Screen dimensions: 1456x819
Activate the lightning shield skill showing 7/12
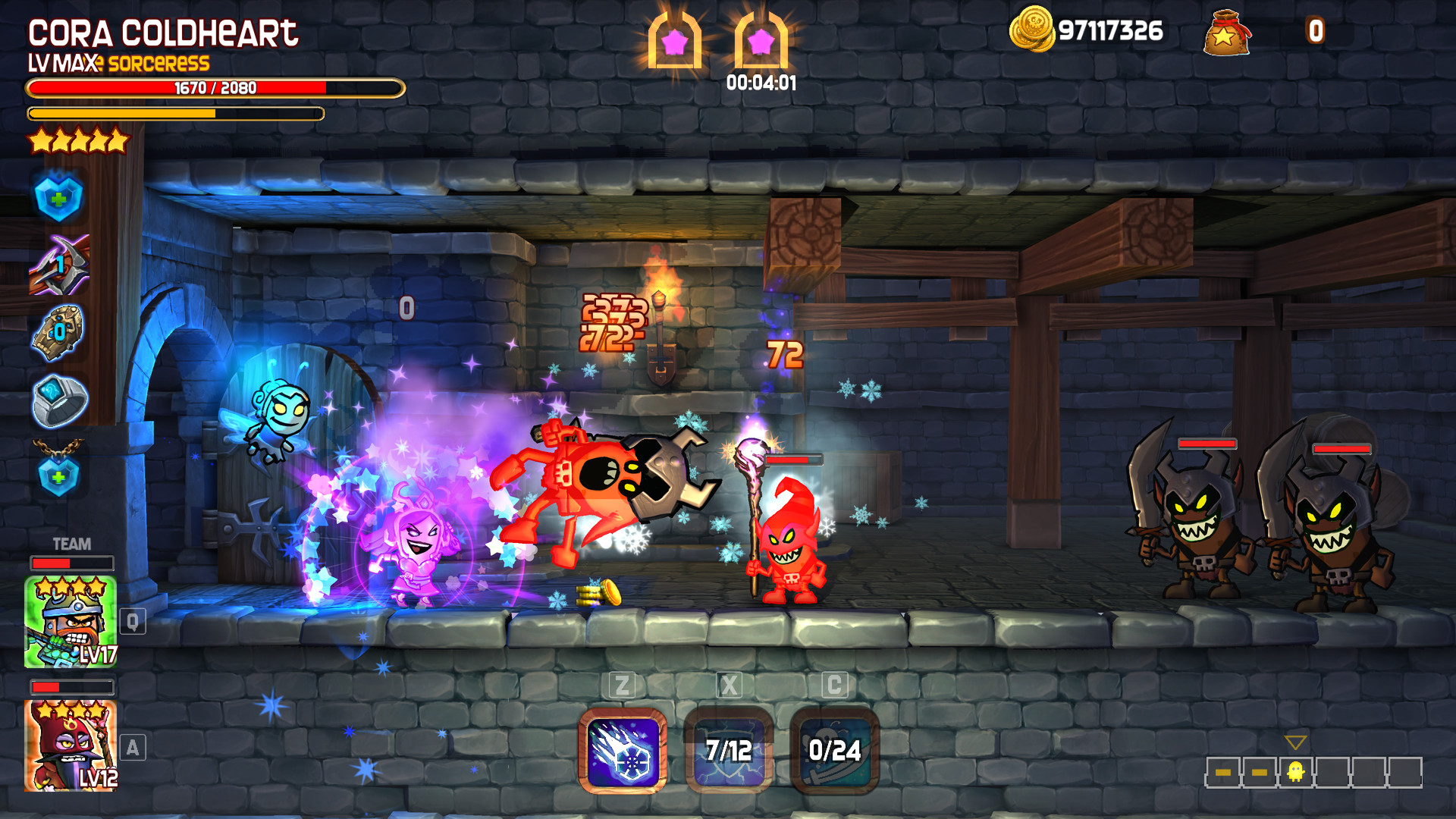728,751
